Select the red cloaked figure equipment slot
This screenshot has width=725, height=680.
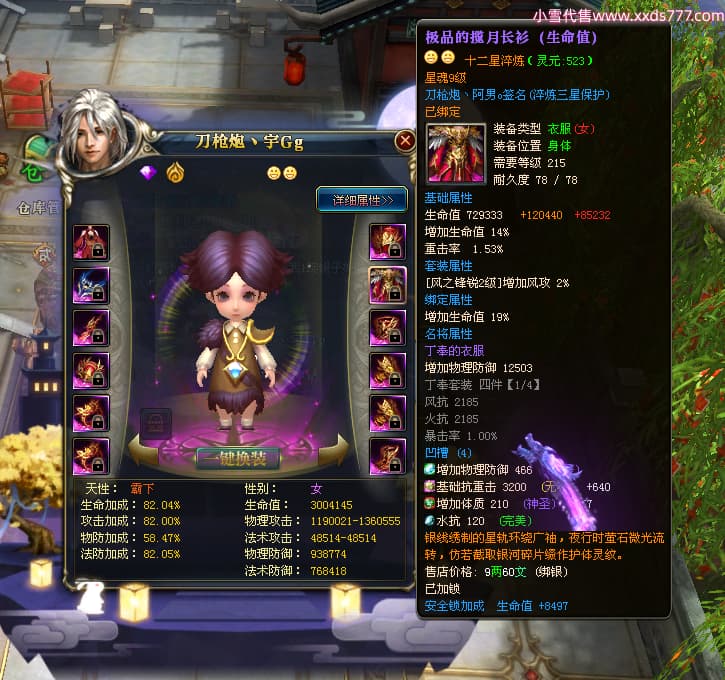click(x=91, y=242)
